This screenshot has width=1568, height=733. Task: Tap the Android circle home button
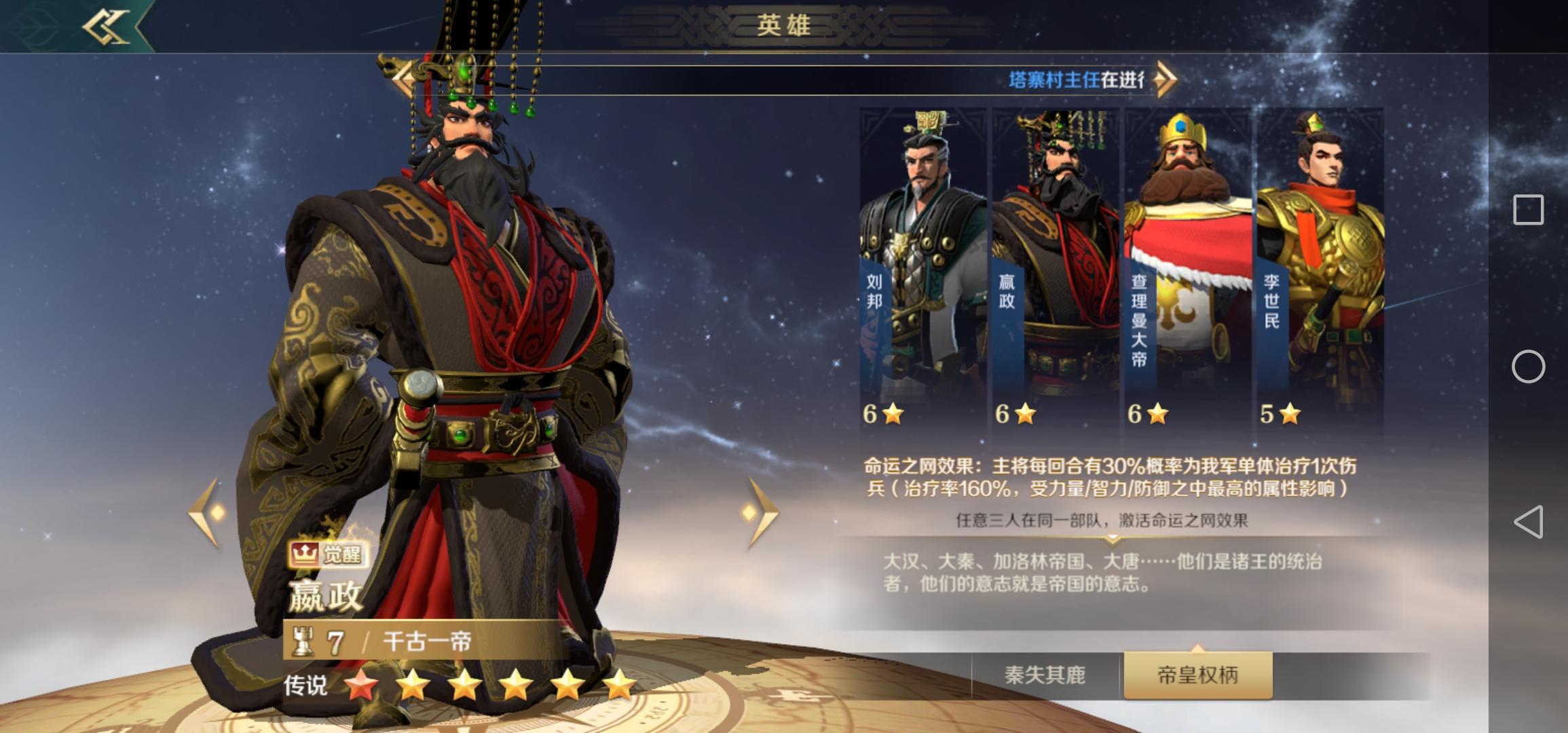pyautogui.click(x=1528, y=366)
